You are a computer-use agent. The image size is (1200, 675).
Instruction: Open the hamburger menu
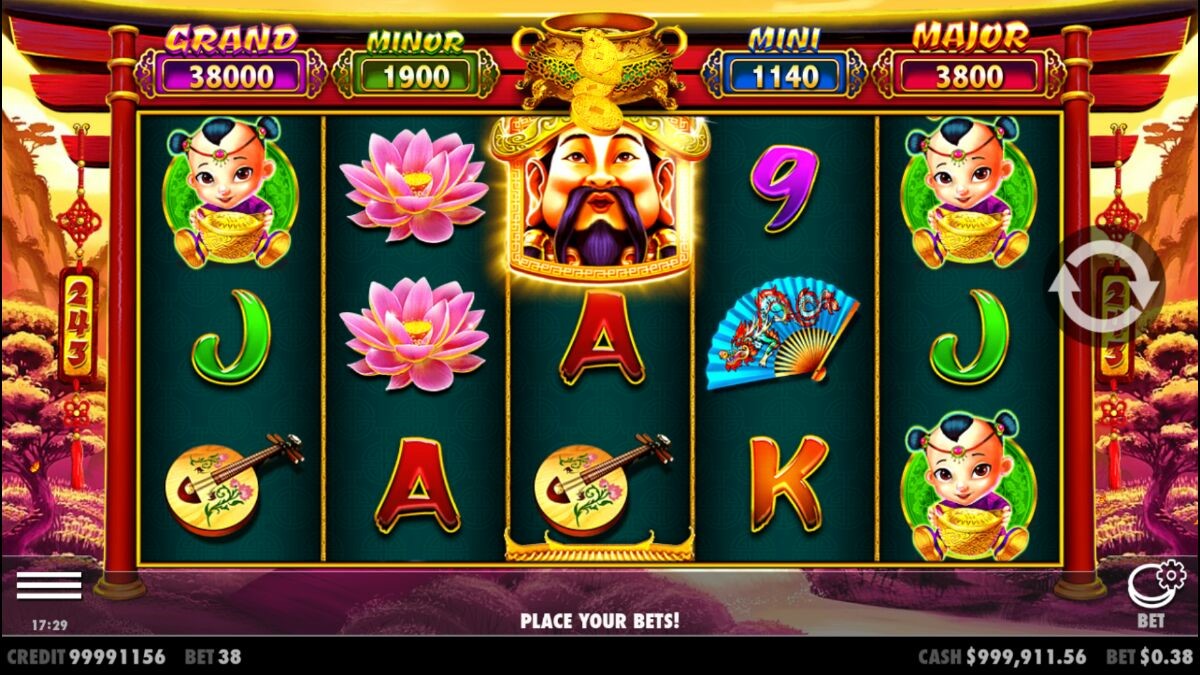click(49, 585)
